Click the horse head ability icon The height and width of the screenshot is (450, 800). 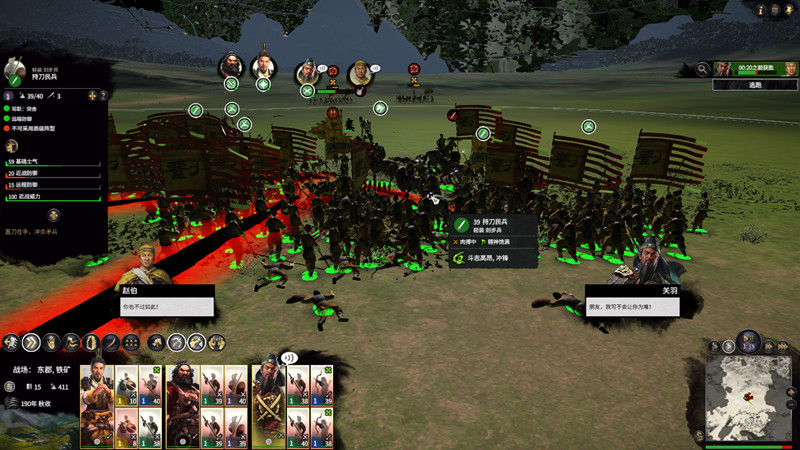[156, 342]
